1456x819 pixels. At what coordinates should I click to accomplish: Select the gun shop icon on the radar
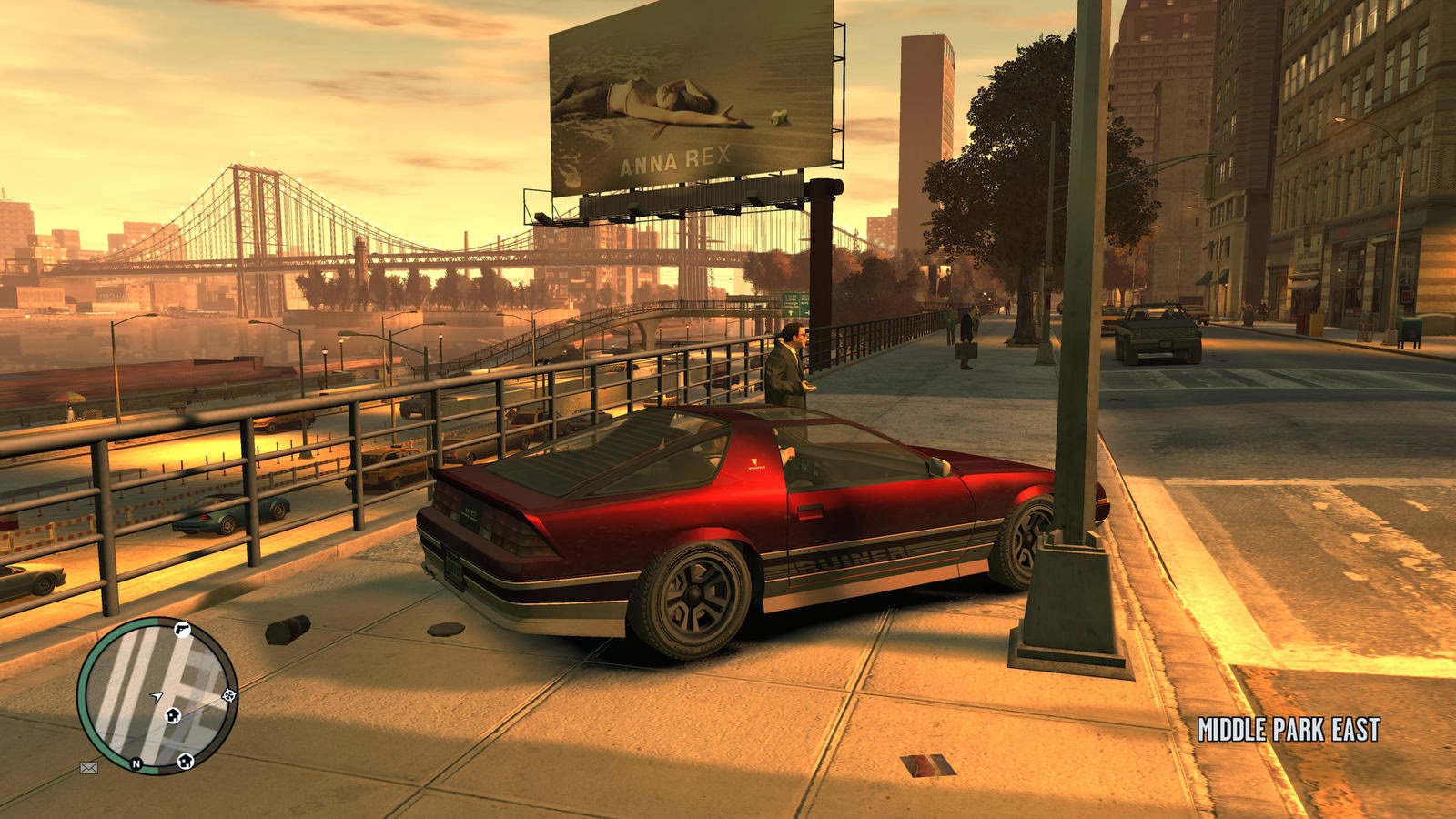tap(182, 631)
